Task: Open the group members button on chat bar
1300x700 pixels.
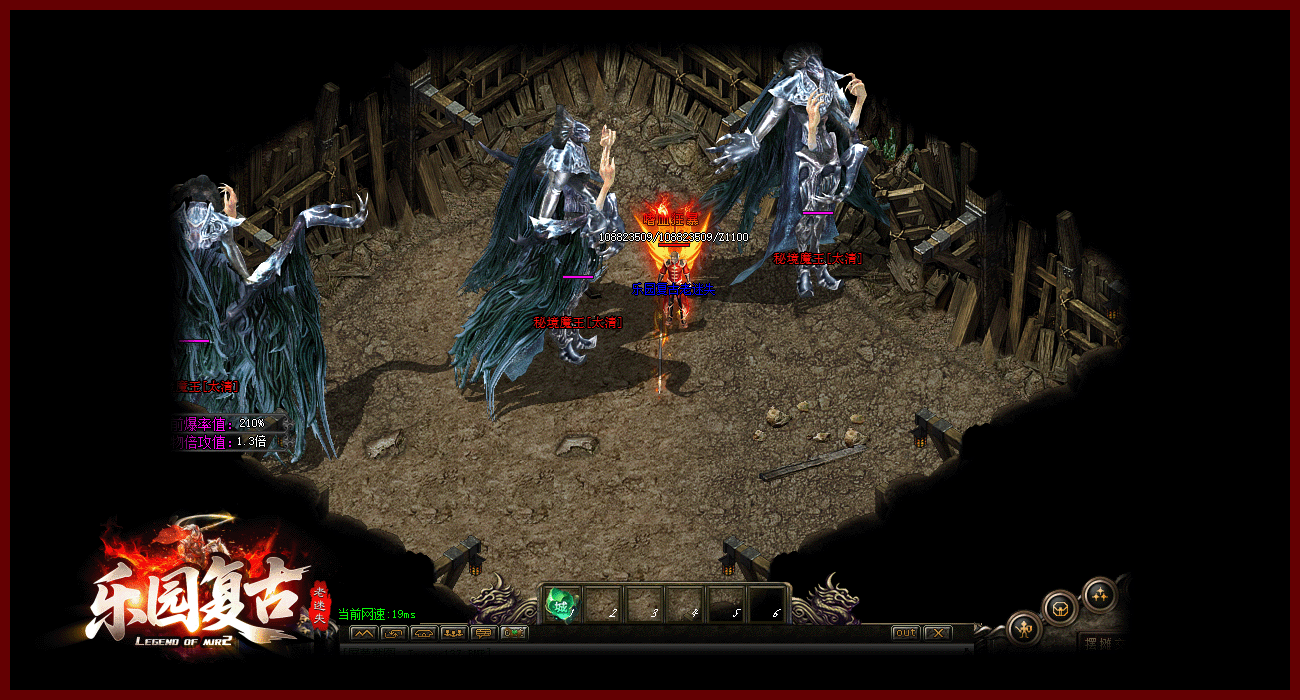Action: click(x=453, y=633)
